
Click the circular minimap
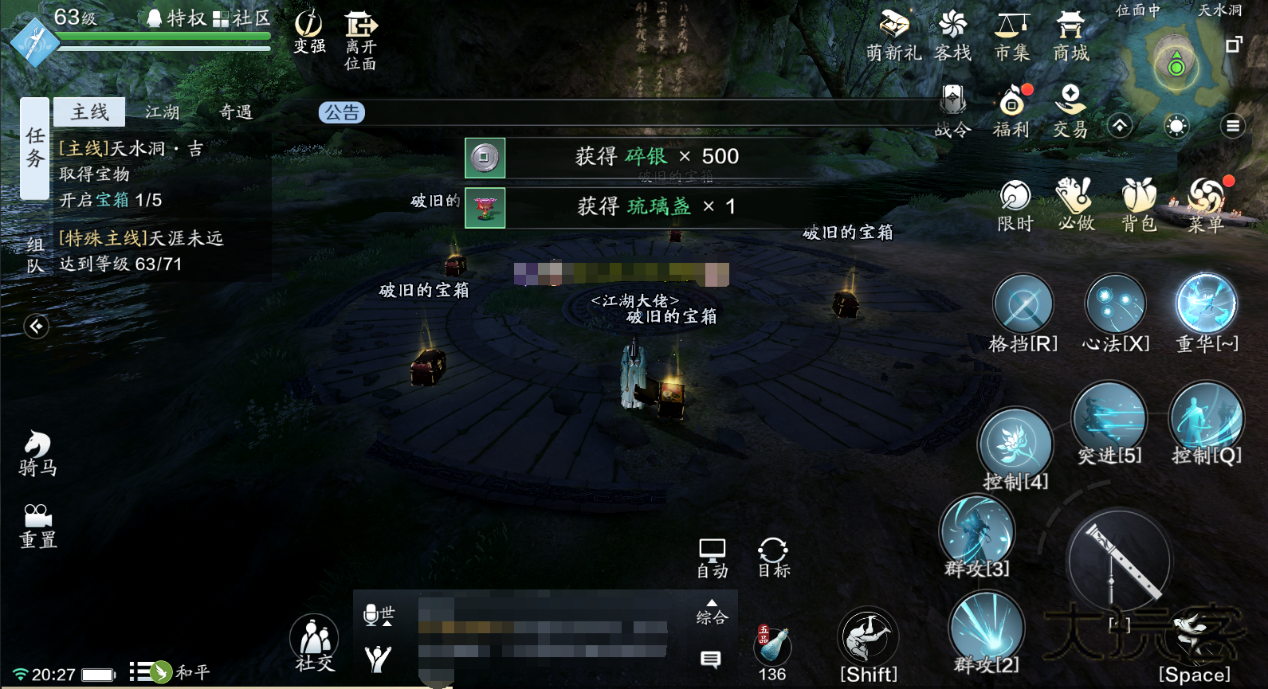(1177, 66)
